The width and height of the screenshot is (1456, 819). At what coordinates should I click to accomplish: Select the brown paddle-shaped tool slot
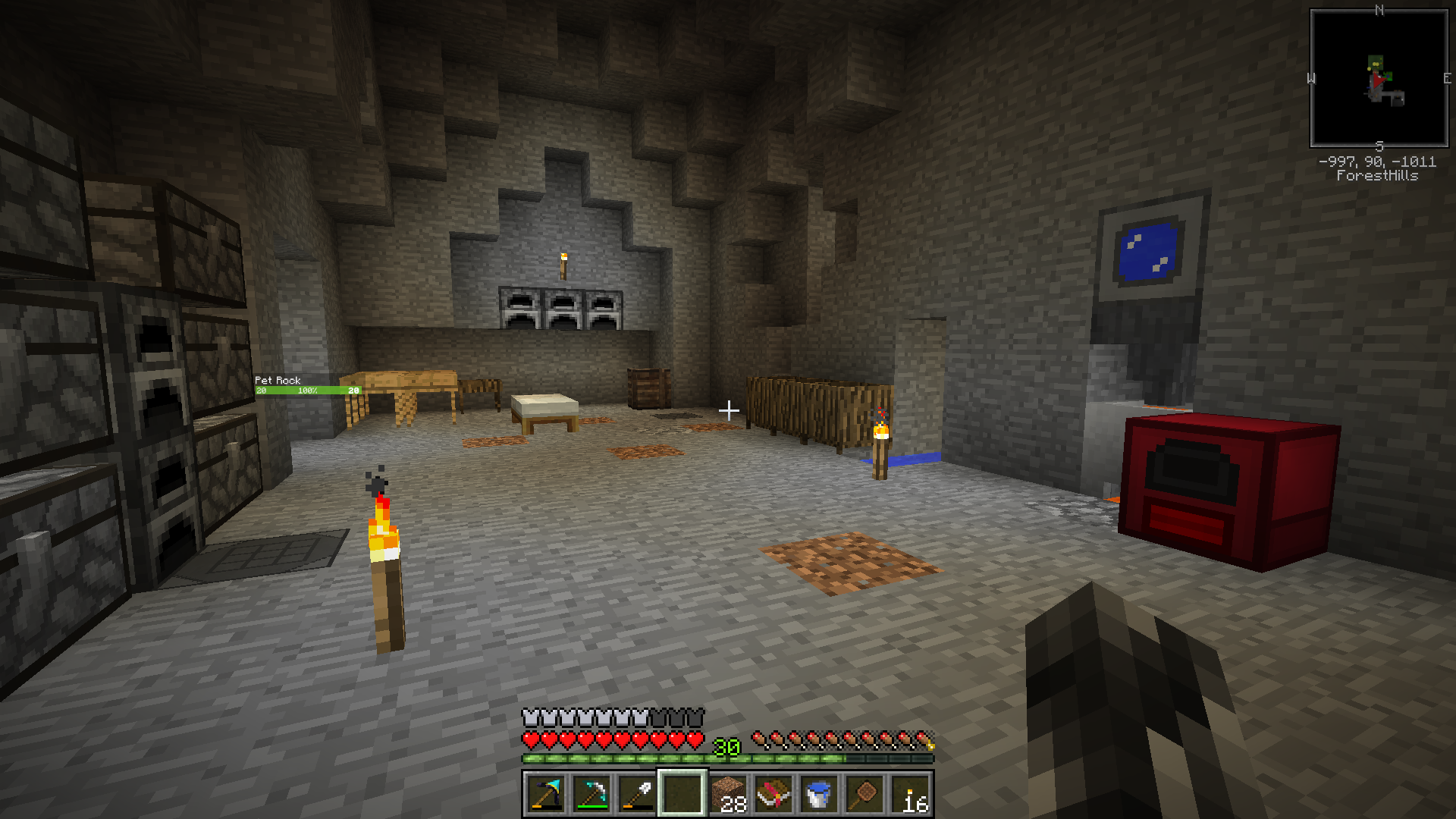click(864, 794)
